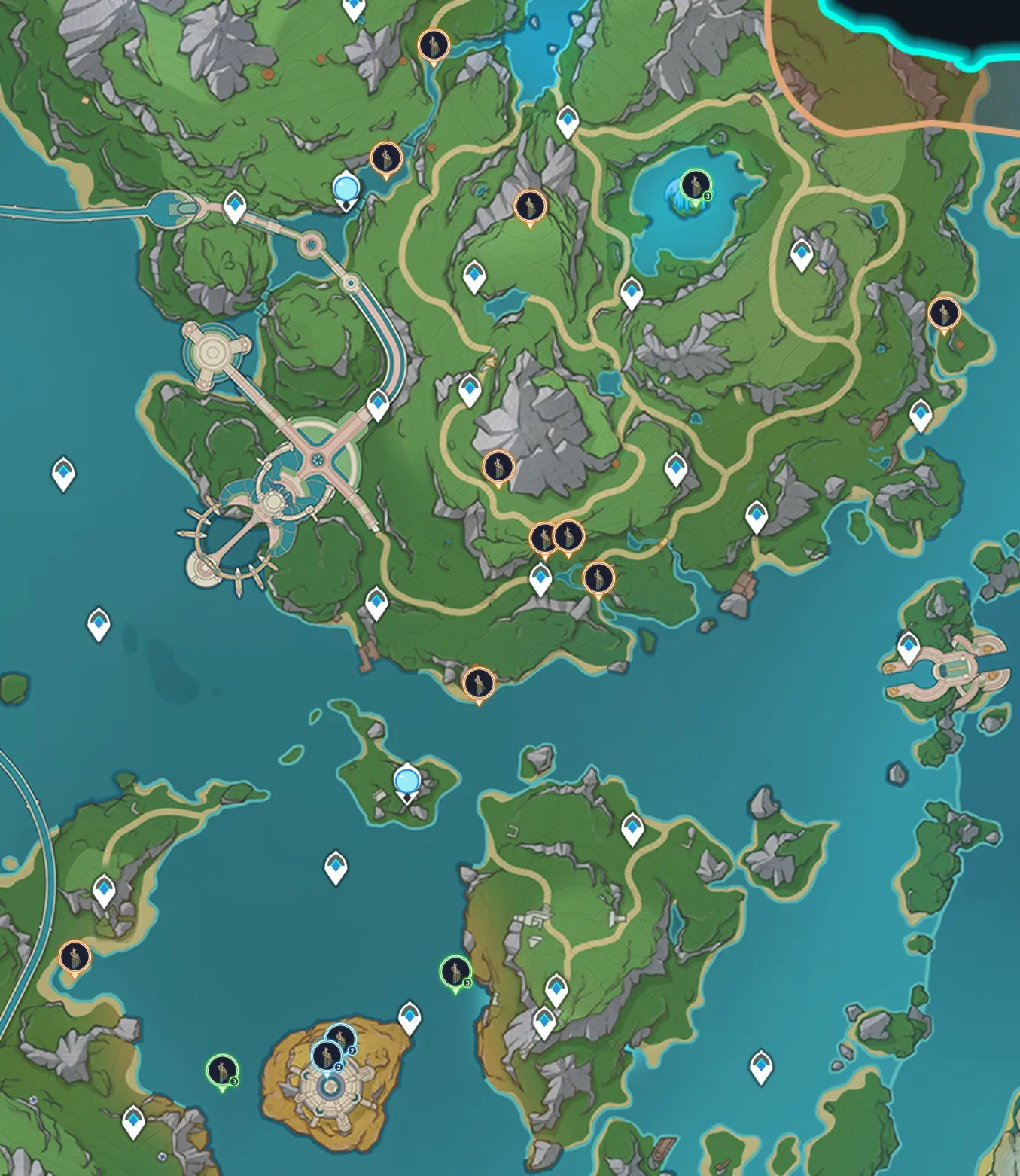Click the front blue-ringed marker numbered 2
The image size is (1020, 1176).
(327, 1056)
